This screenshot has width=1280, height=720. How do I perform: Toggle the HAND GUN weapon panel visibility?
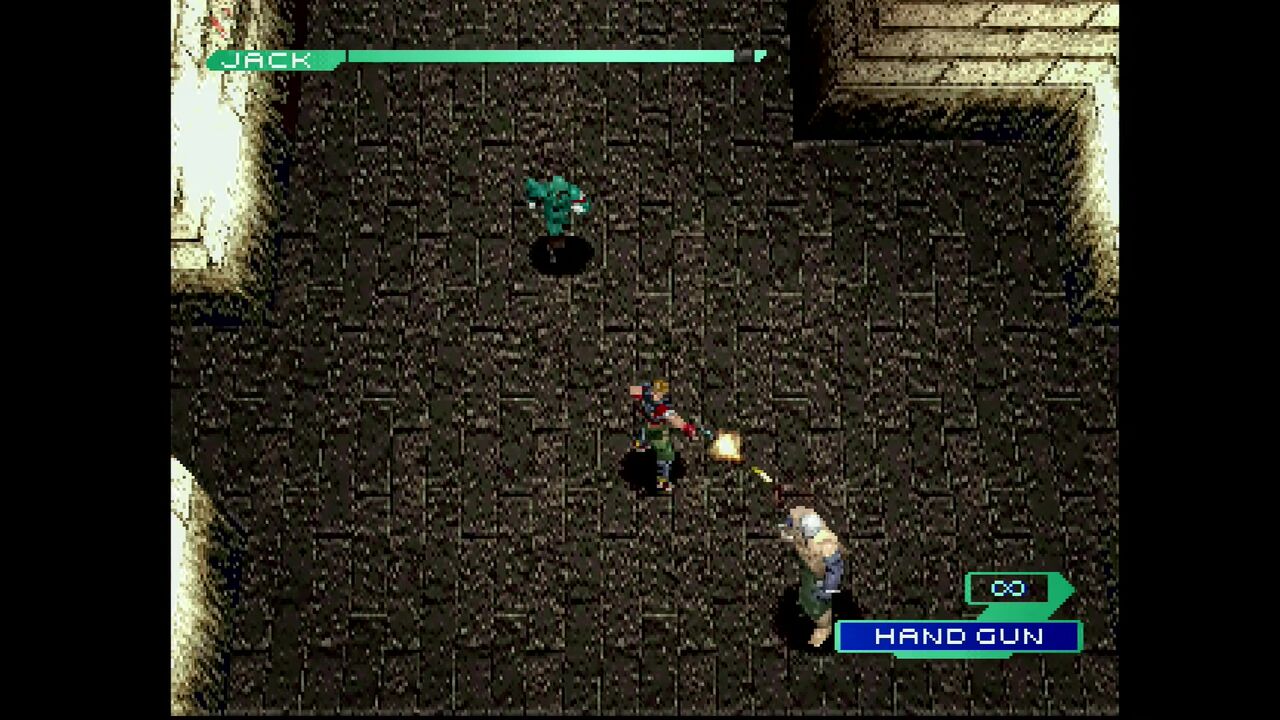tap(957, 636)
